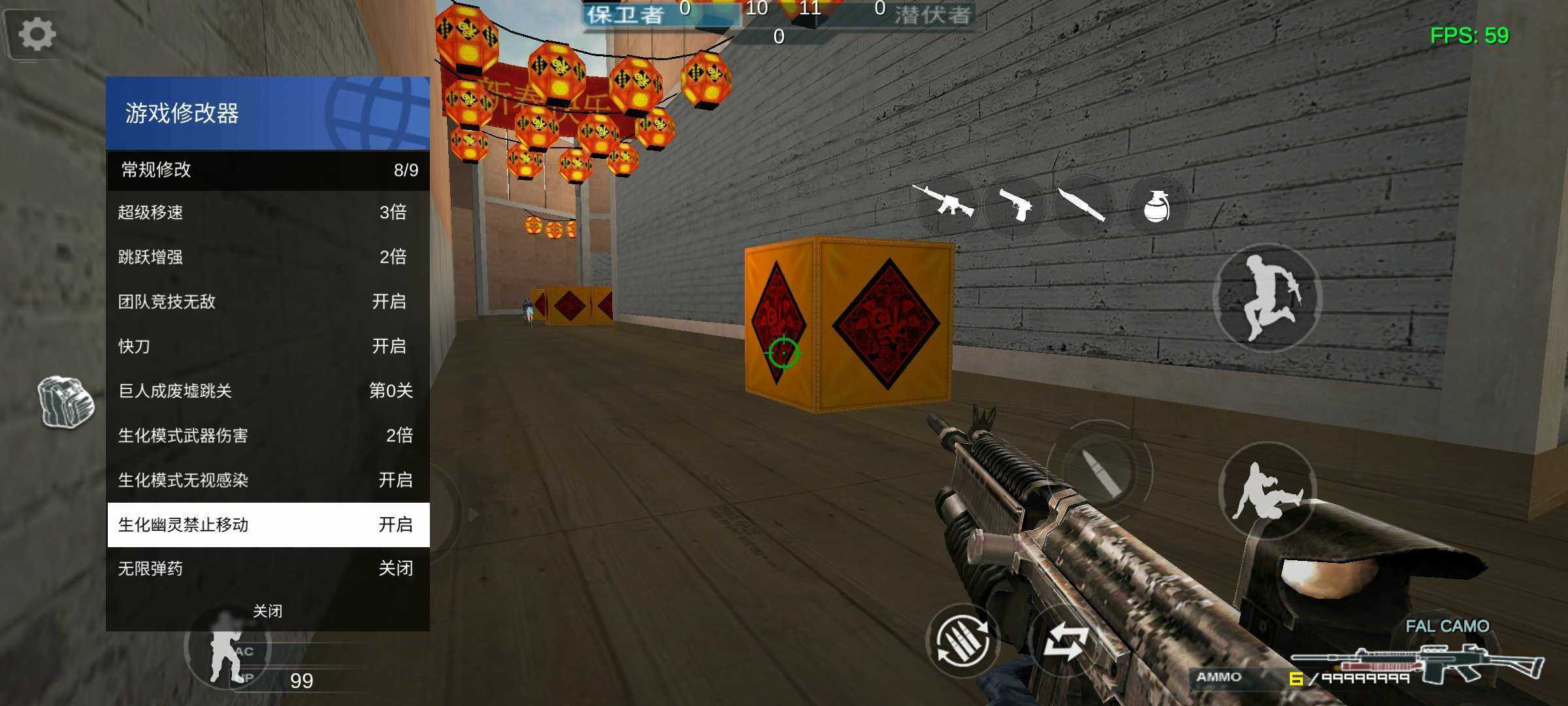Screen dimensions: 1568x706
Task: Tap the jump button
Action: (1267, 298)
